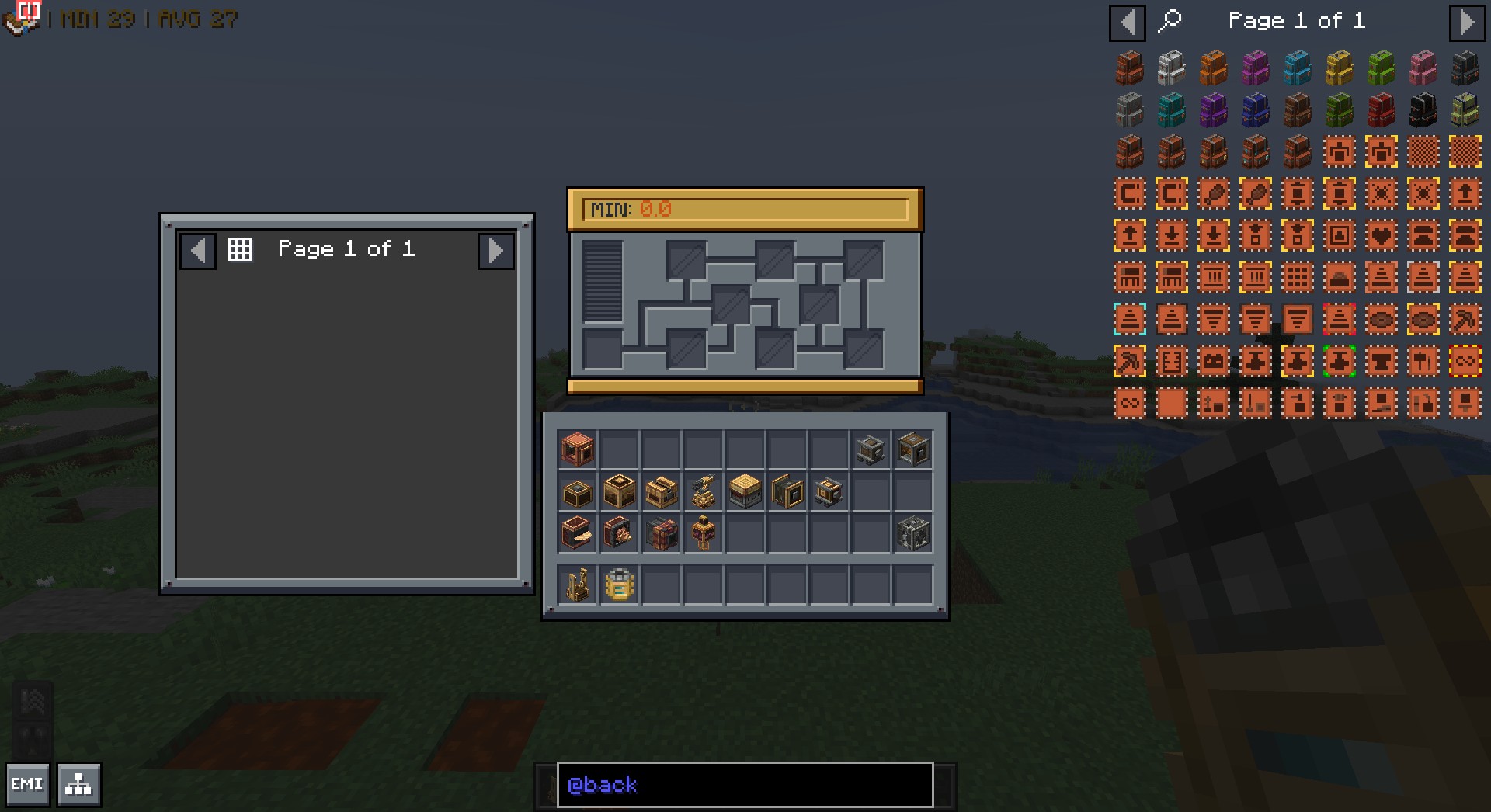The height and width of the screenshot is (812, 1491).
Task: Focus the @back search field
Action: [x=745, y=784]
